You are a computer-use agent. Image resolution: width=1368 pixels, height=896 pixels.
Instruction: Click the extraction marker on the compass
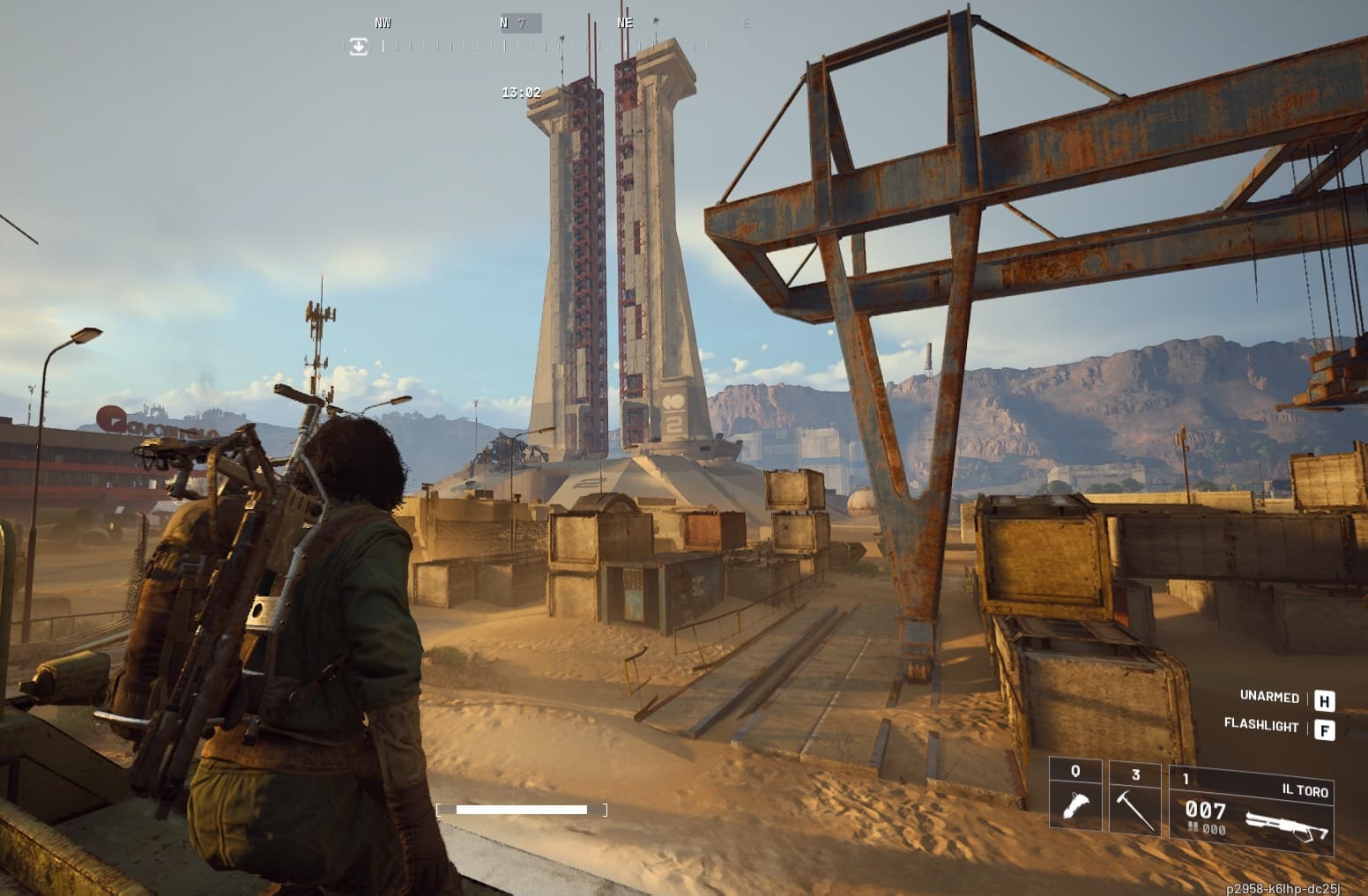coord(358,47)
